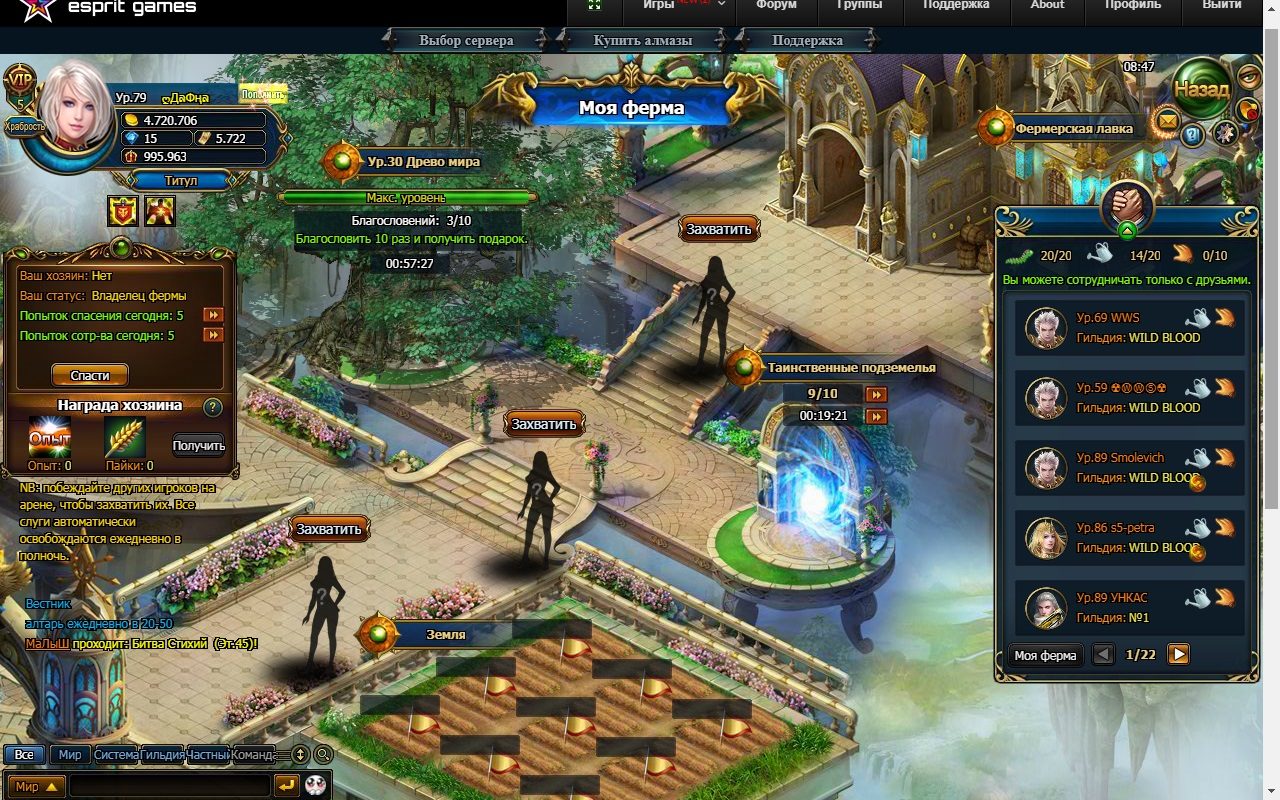The width and height of the screenshot is (1280, 800).
Task: Switch chat to the Система tab
Action: 116,755
